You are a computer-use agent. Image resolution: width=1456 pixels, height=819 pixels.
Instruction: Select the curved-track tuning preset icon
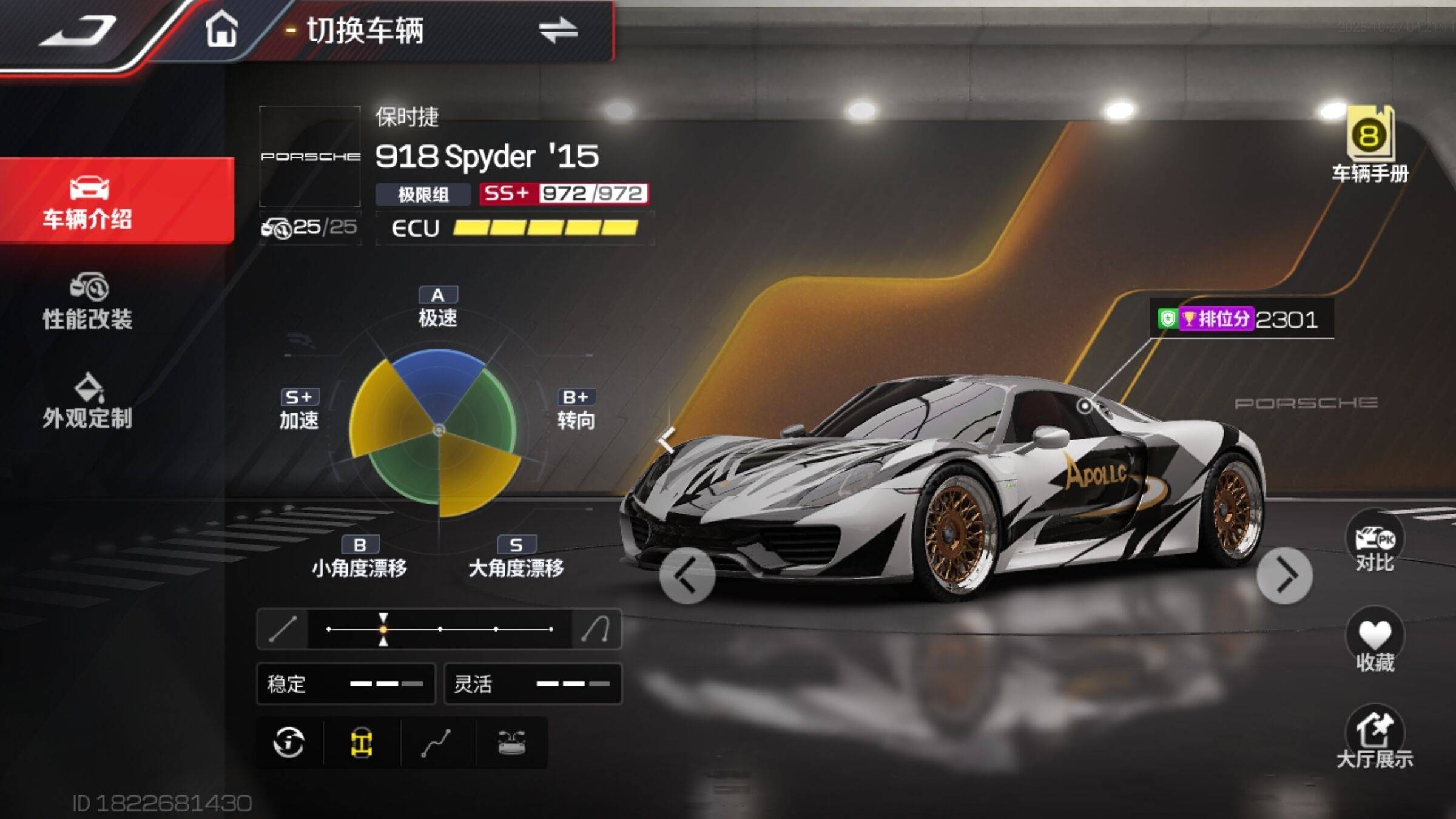point(596,629)
